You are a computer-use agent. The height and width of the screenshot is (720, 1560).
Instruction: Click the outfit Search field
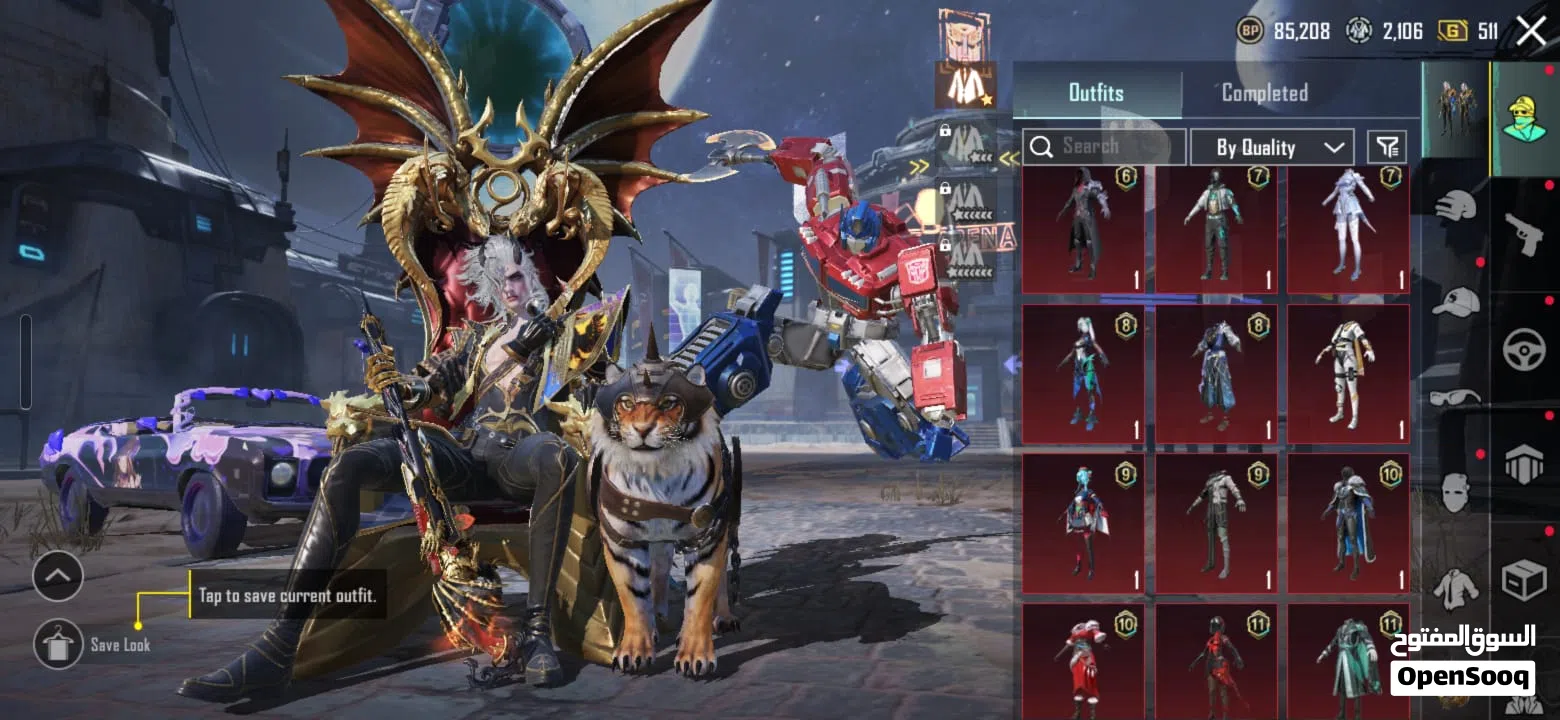click(x=1104, y=147)
